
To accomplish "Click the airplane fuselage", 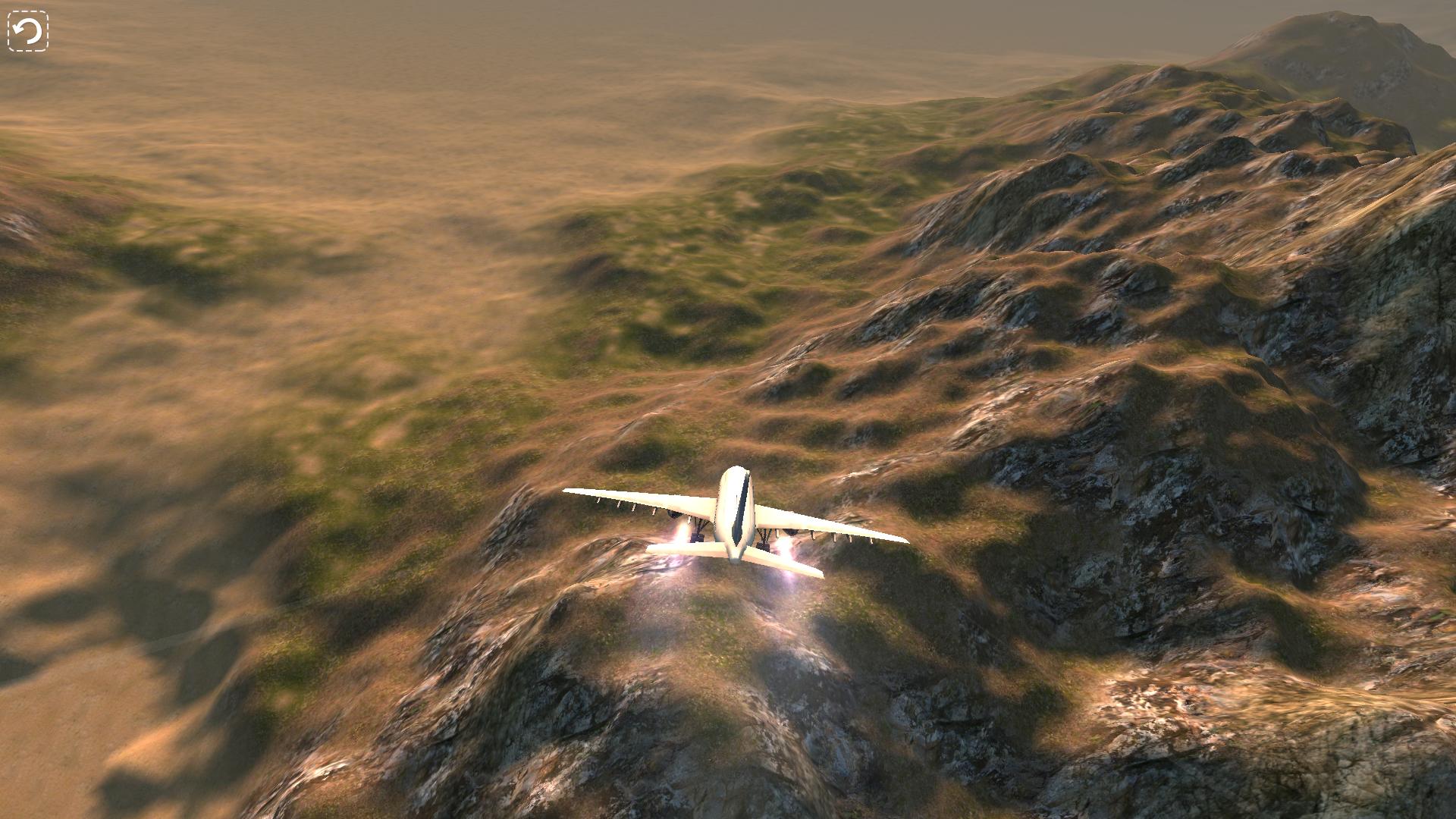I will 733,523.
